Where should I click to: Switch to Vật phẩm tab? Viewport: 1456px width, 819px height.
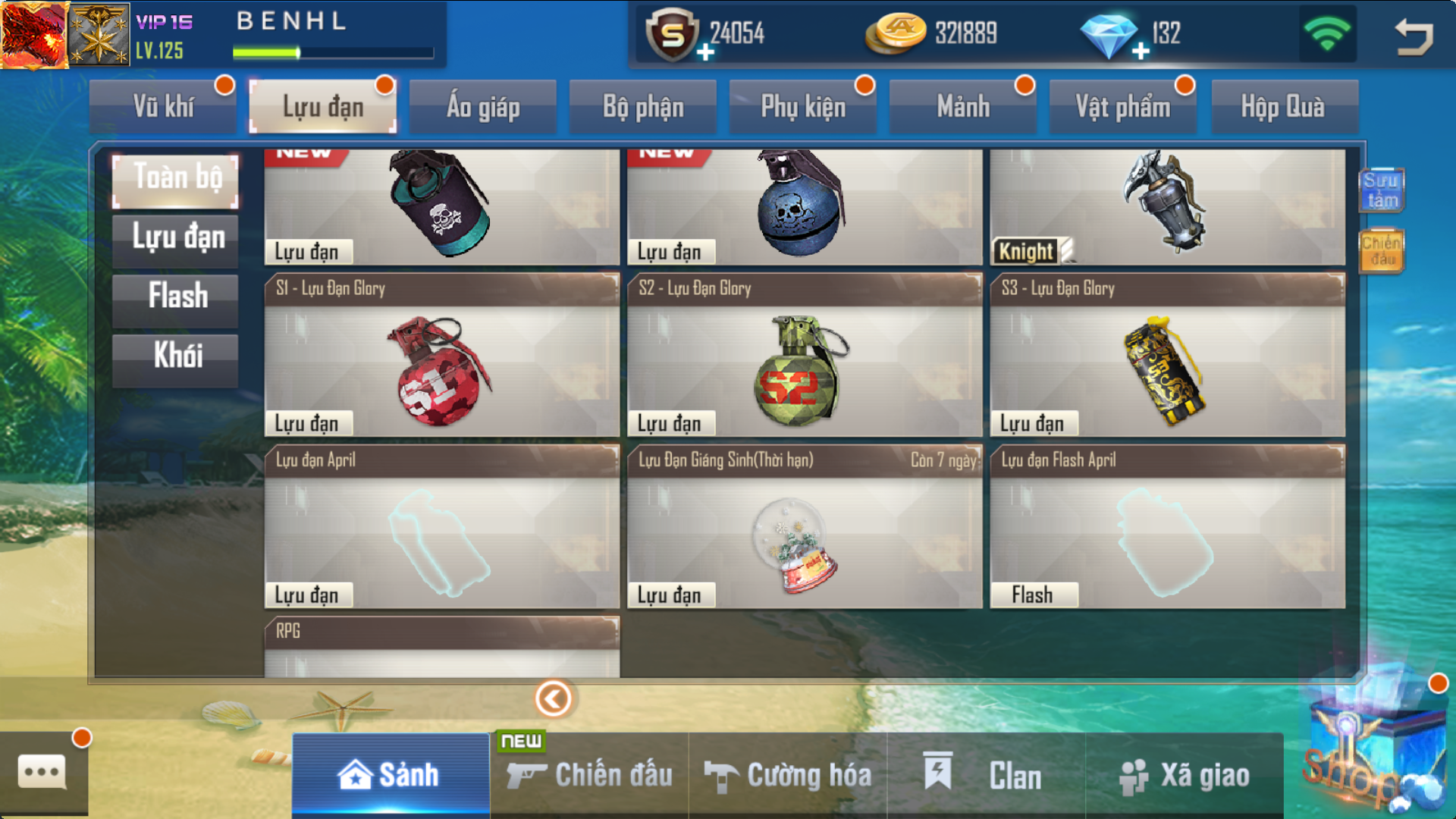[x=1123, y=107]
